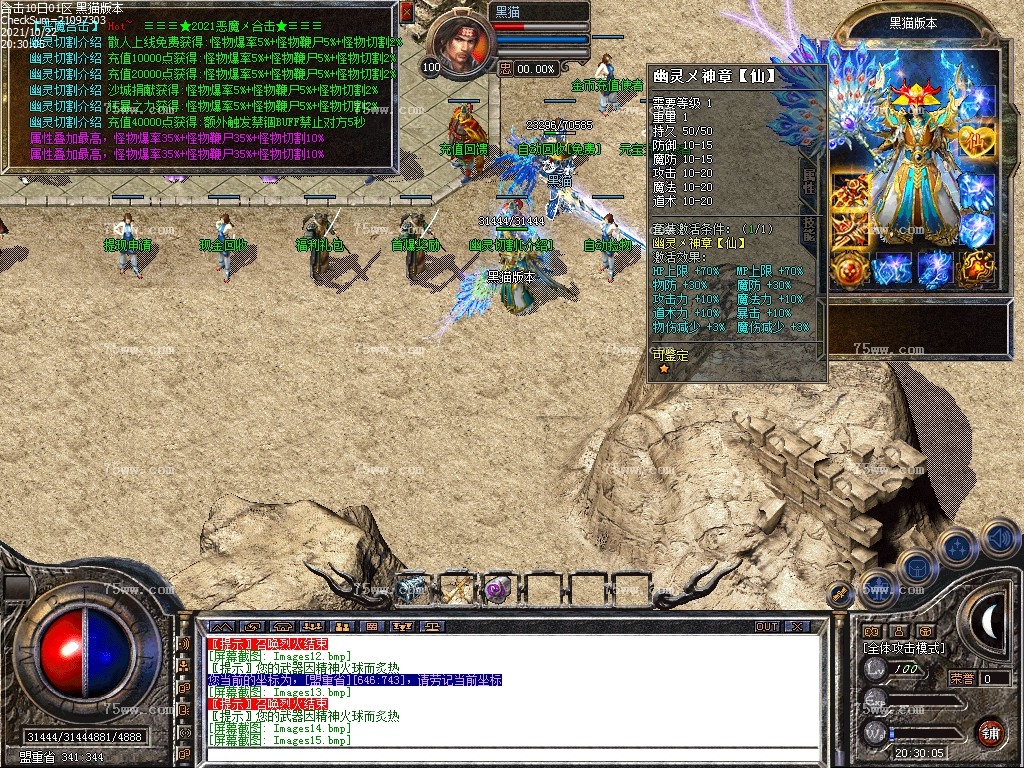
Task: Select the crossed golden item belt slot
Action: pos(455,589)
